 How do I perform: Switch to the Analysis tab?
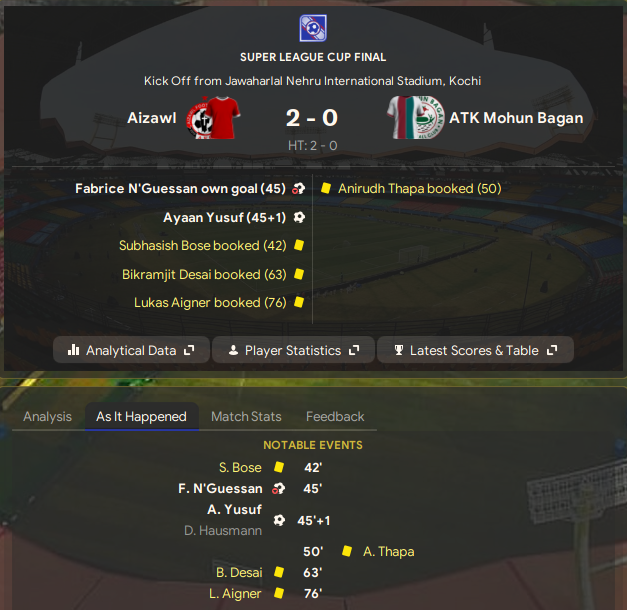pyautogui.click(x=47, y=417)
